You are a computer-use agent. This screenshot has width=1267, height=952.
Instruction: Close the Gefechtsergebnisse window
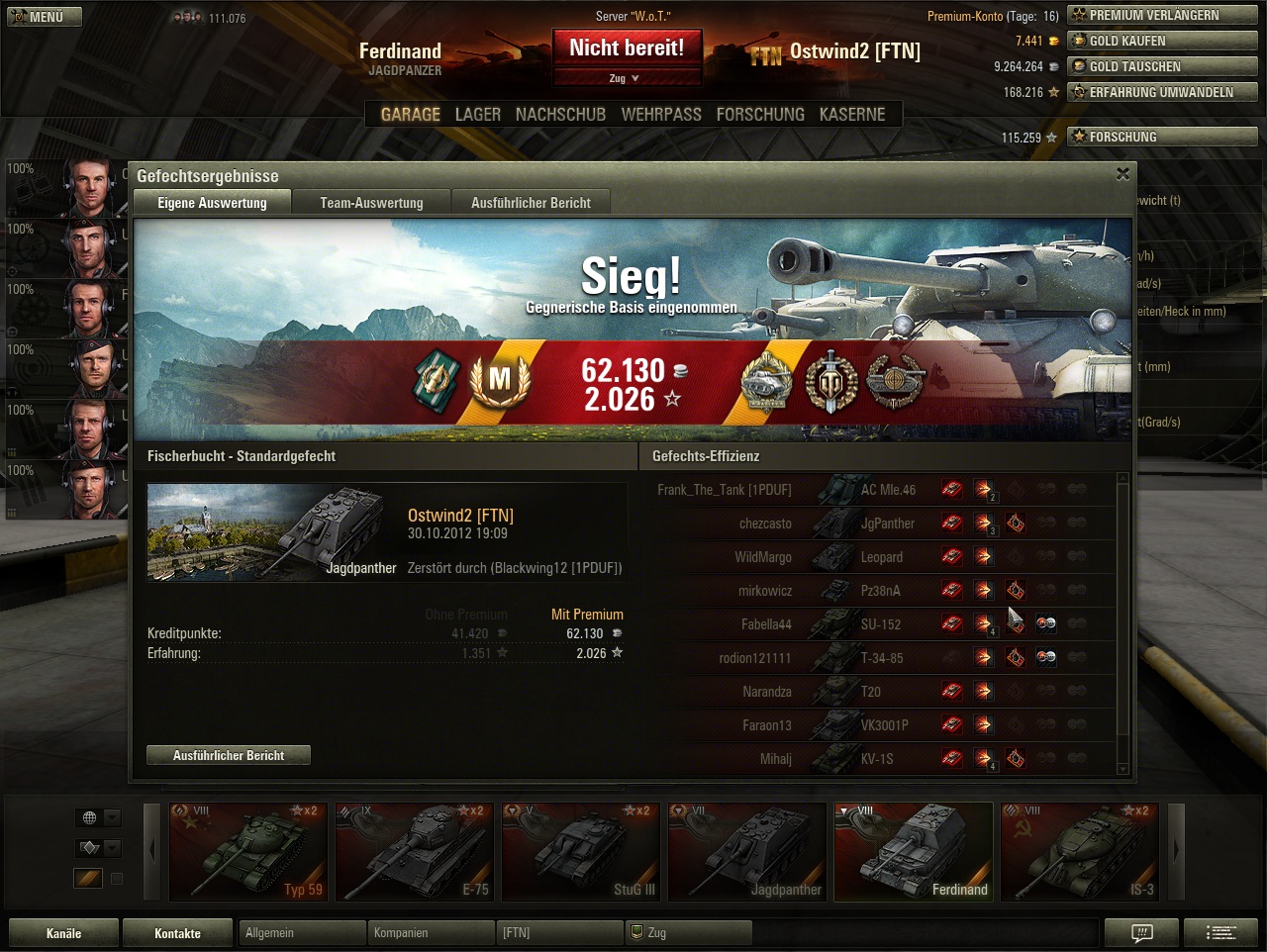(1122, 174)
